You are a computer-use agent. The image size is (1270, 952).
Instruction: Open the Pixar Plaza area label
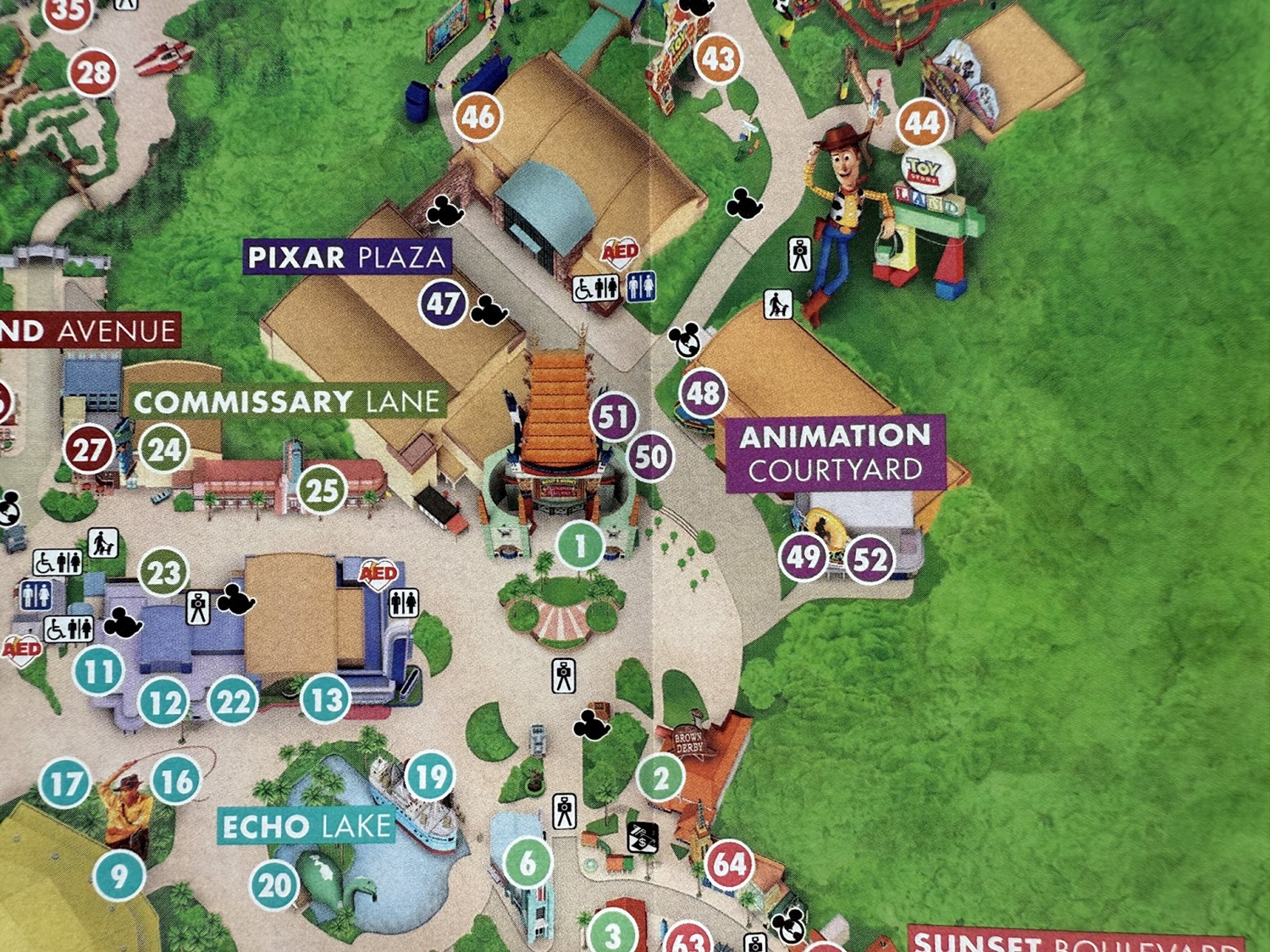[347, 257]
